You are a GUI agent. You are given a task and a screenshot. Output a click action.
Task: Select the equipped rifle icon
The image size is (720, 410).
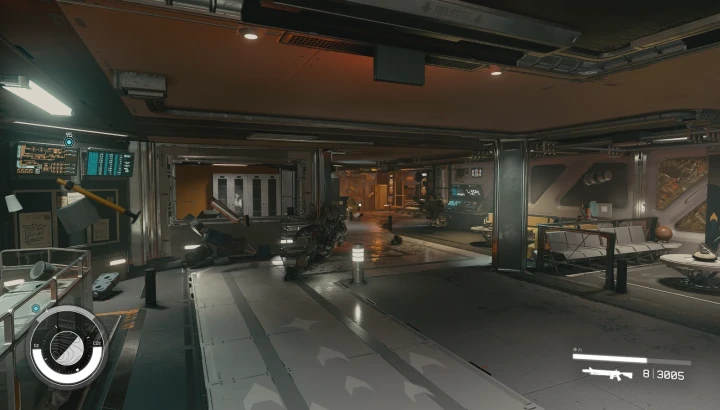point(607,374)
